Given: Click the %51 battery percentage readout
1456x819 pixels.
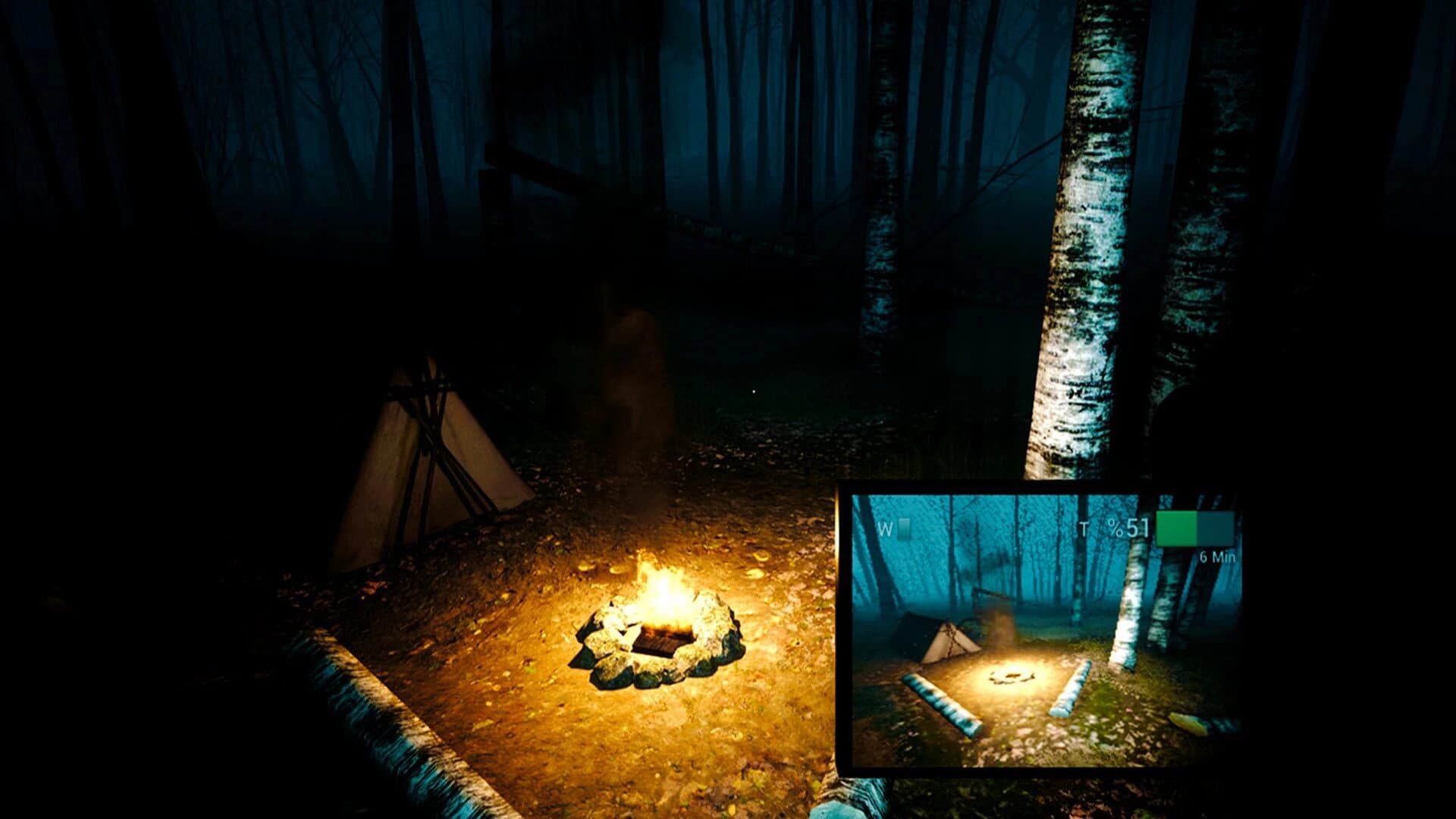Looking at the screenshot, I should 1128,527.
